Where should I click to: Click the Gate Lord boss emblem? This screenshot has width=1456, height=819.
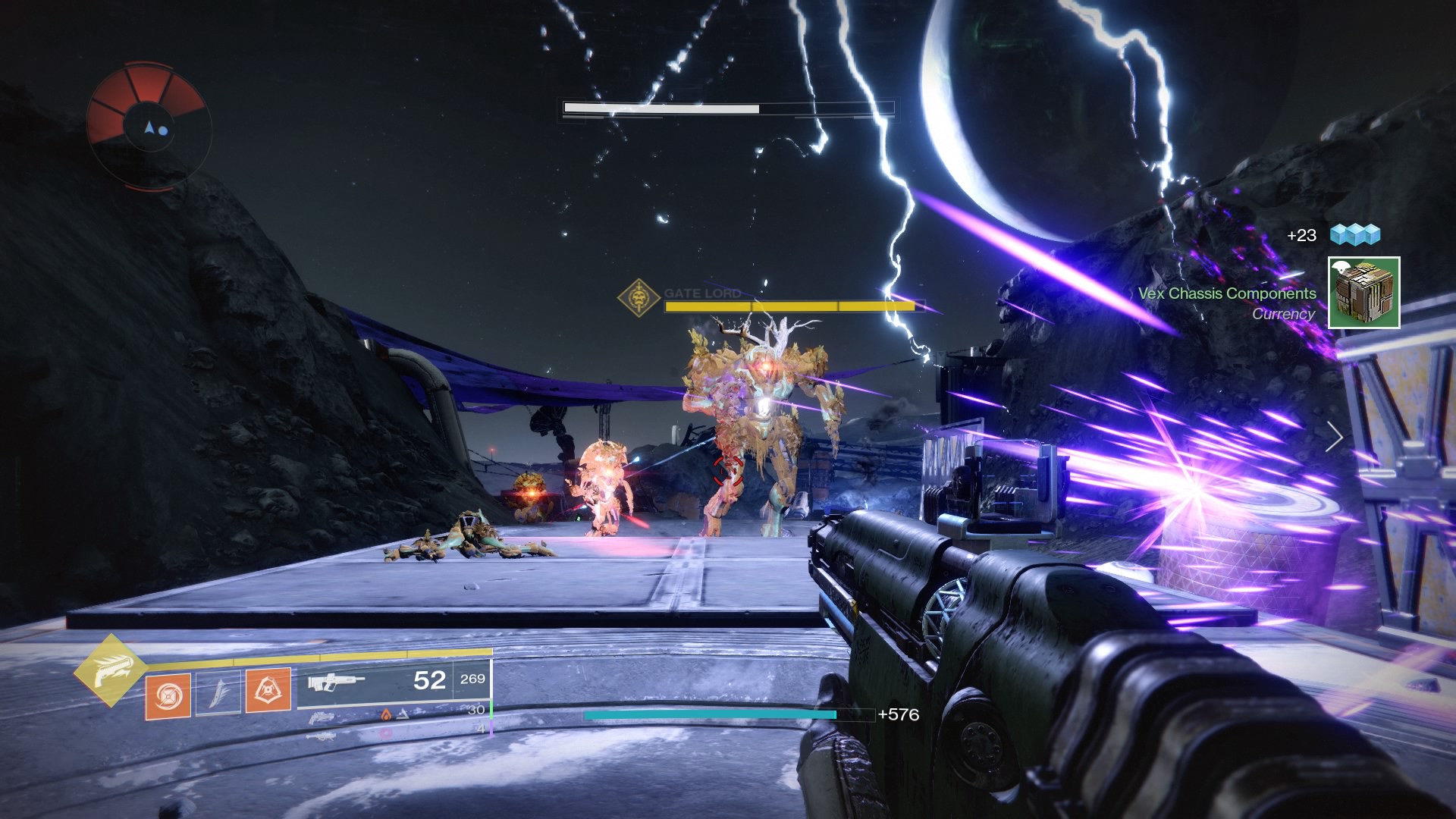click(639, 297)
